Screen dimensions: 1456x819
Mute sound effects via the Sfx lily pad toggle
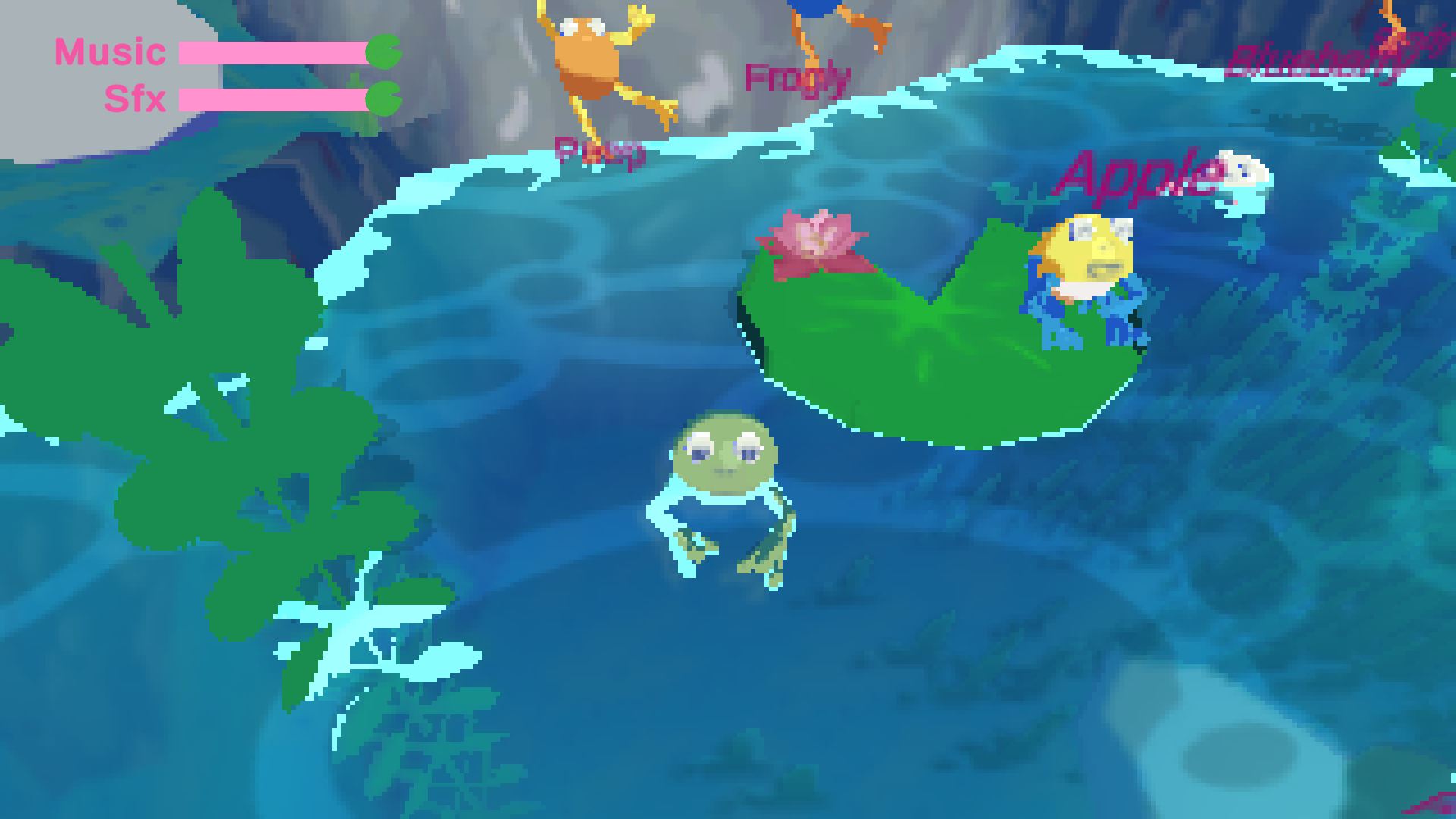click(x=384, y=97)
